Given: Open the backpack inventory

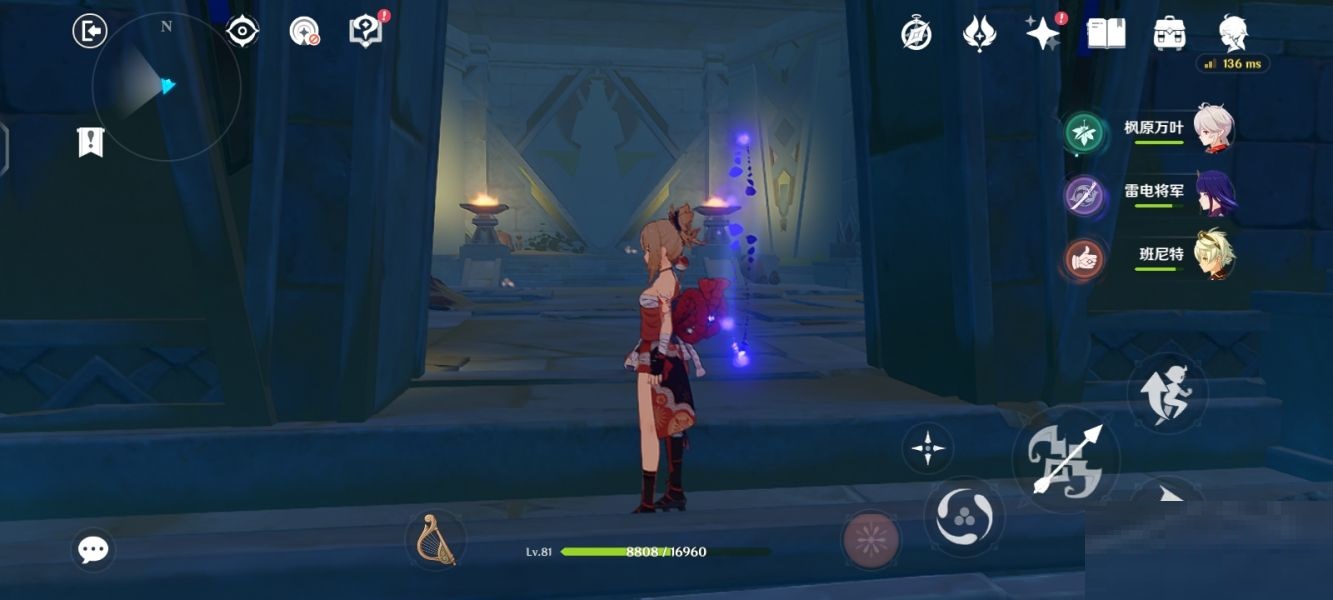Looking at the screenshot, I should tap(1169, 34).
